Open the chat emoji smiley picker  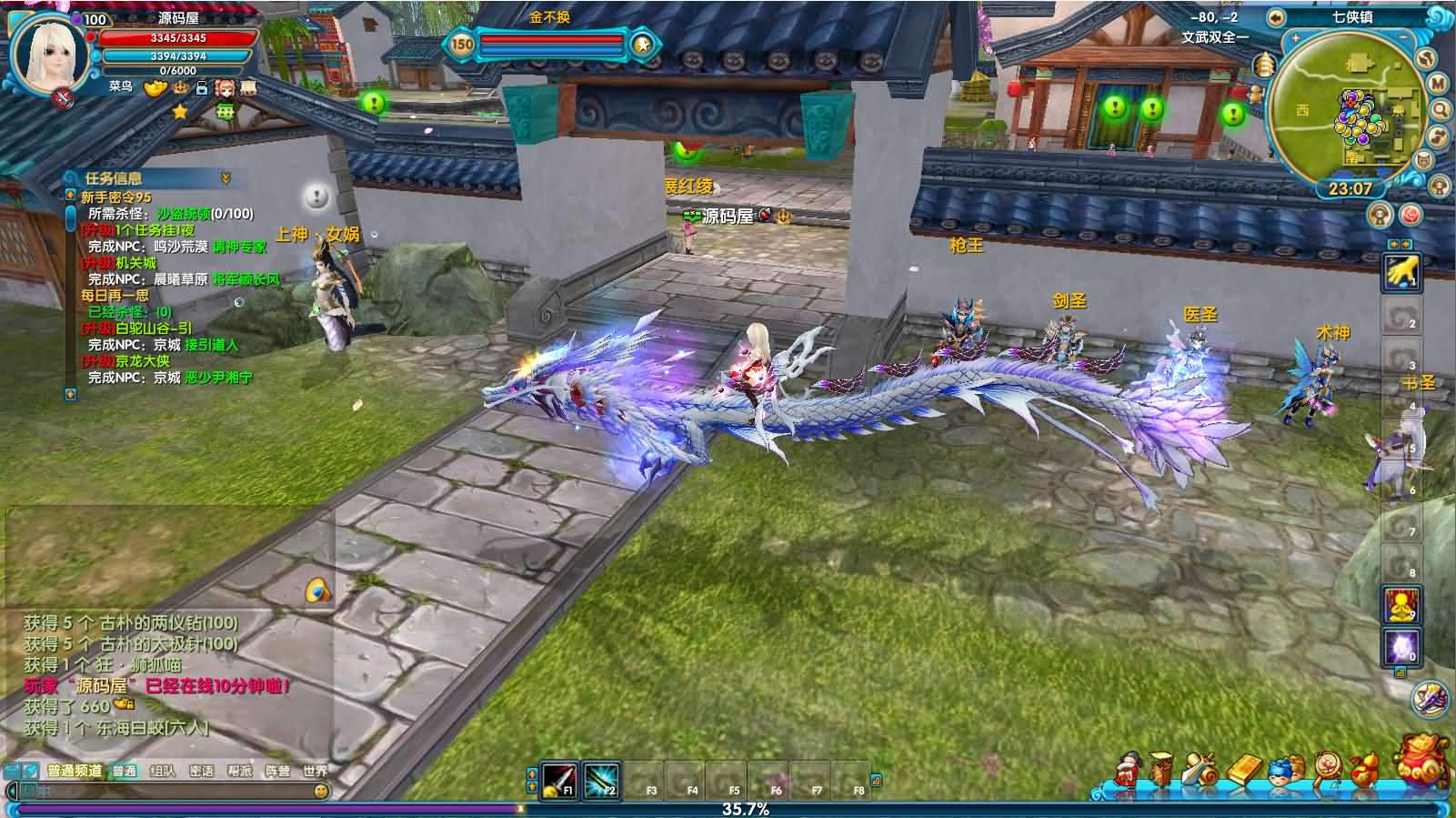pyautogui.click(x=320, y=792)
